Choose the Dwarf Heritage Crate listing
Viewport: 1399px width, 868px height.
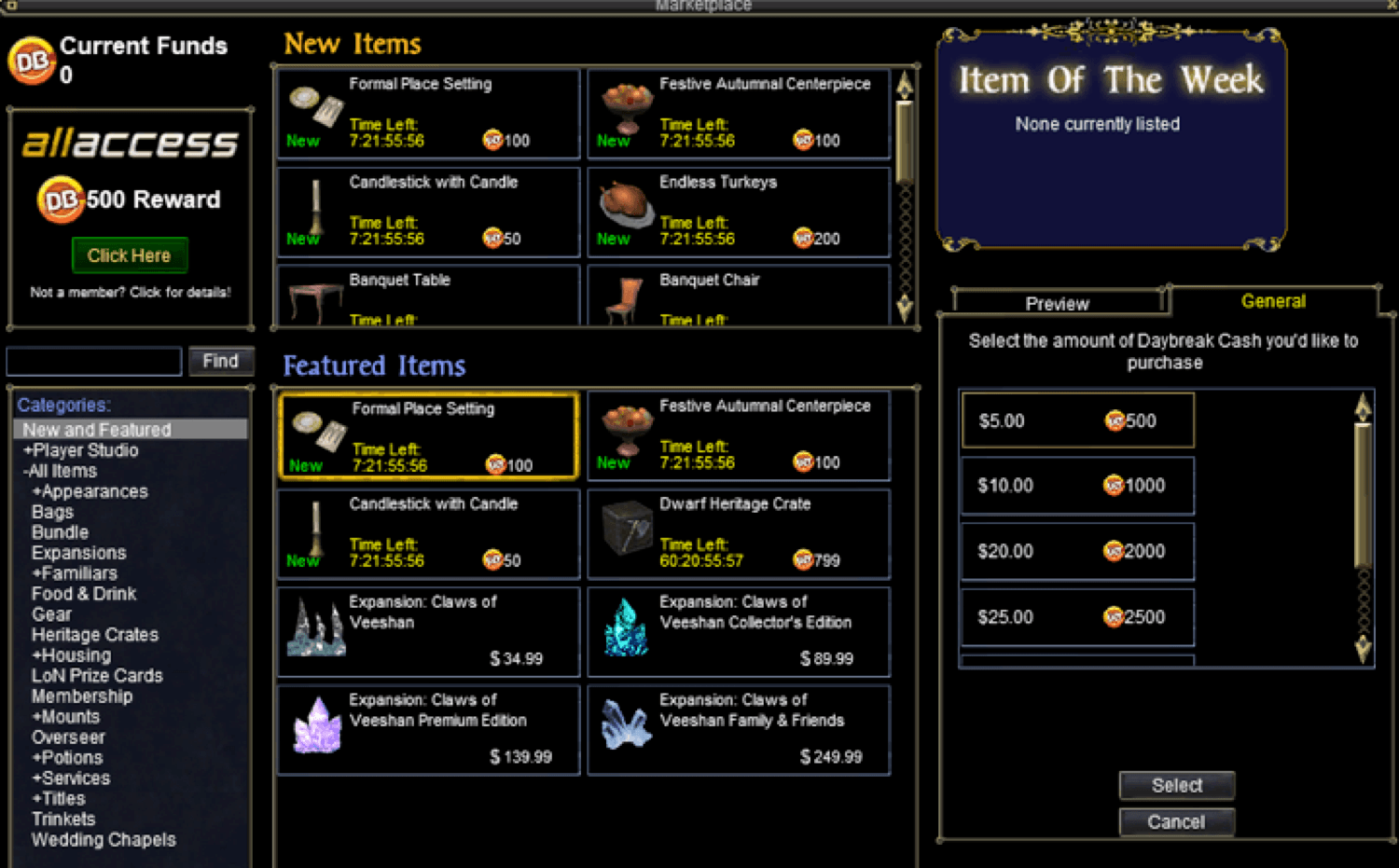[x=739, y=534]
